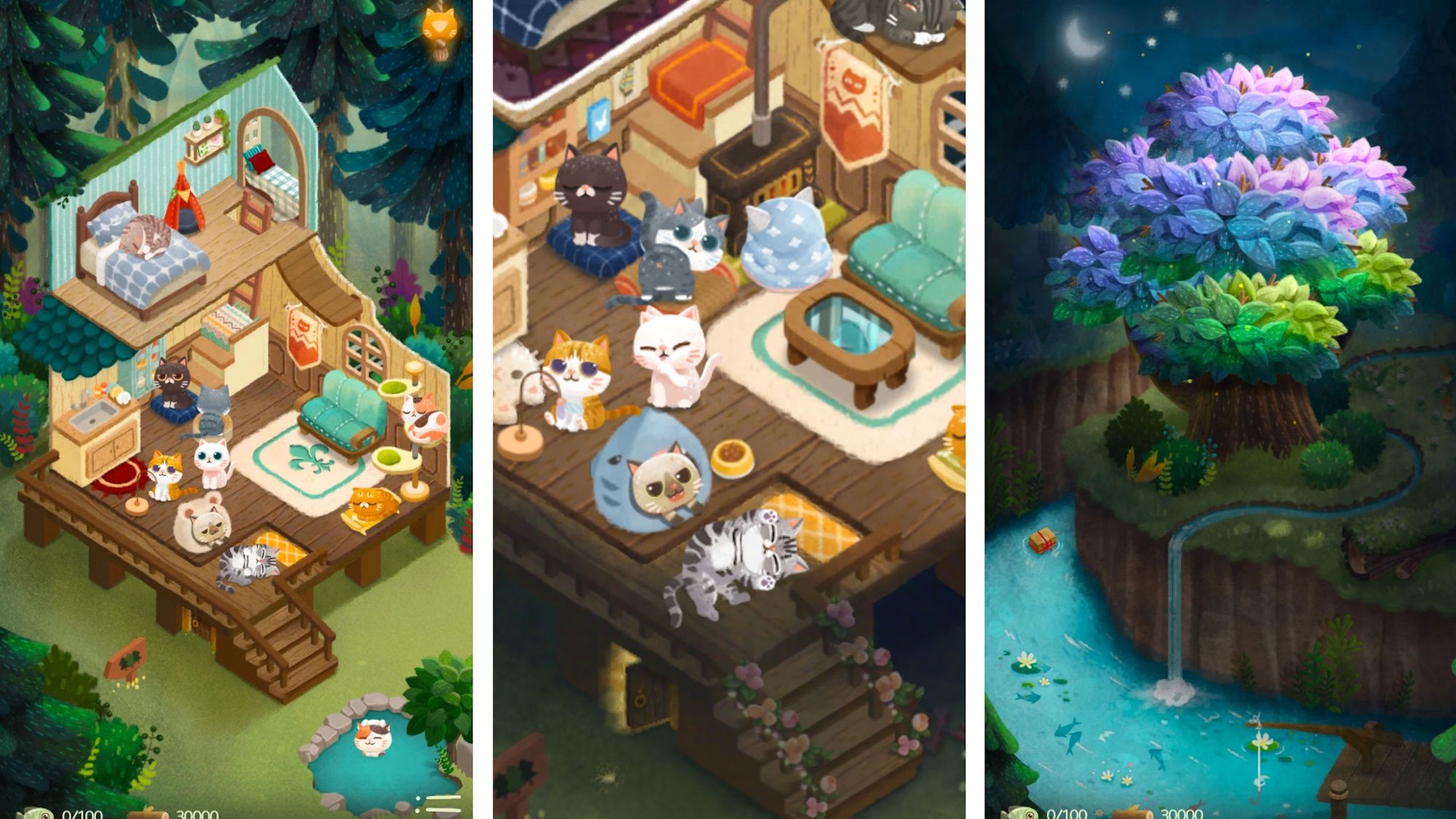Viewport: 1456px width, 819px height.
Task: Open the hamburger menu beside the hot spring
Action: click(437, 801)
